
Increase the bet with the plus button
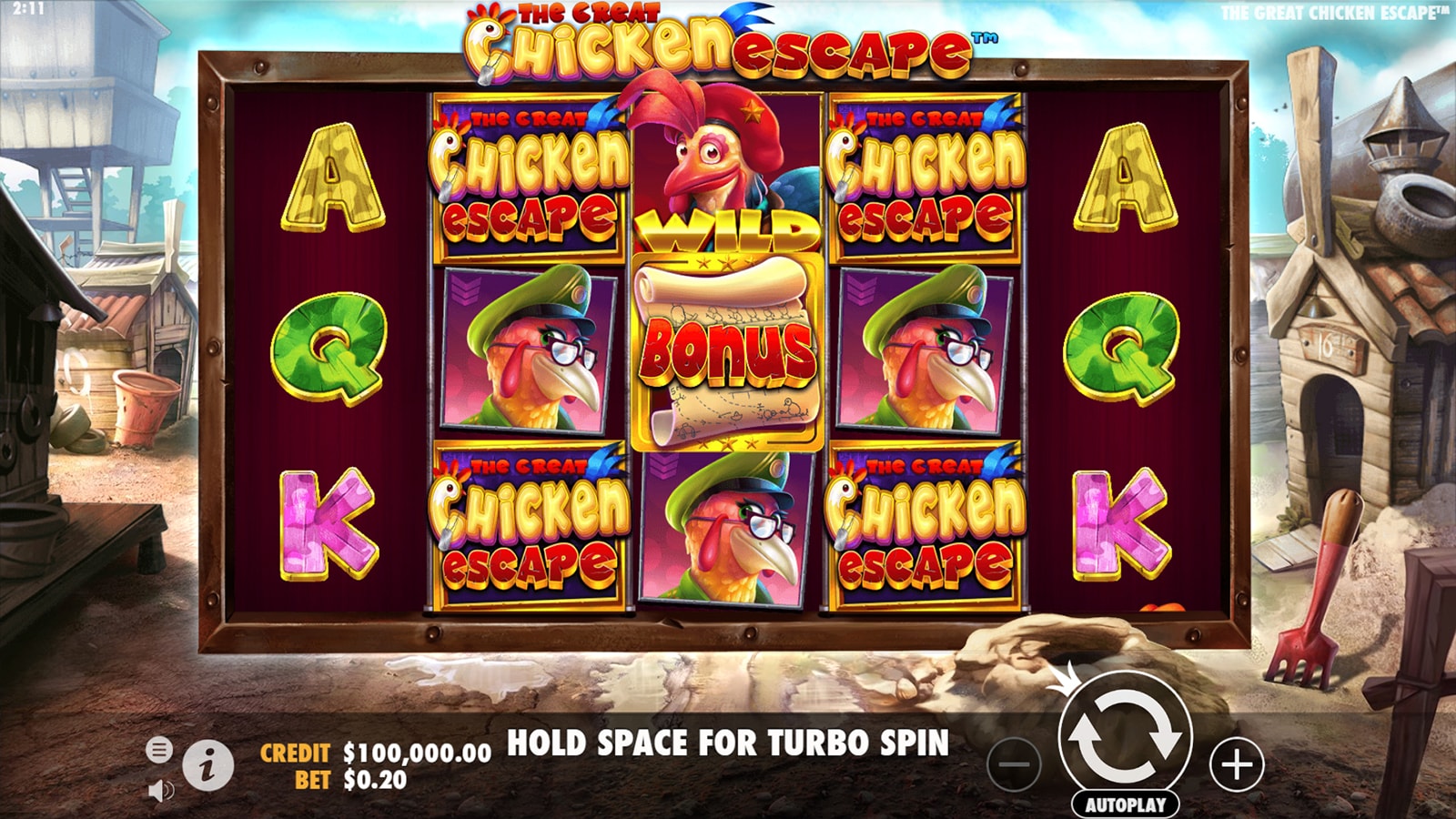click(1237, 764)
